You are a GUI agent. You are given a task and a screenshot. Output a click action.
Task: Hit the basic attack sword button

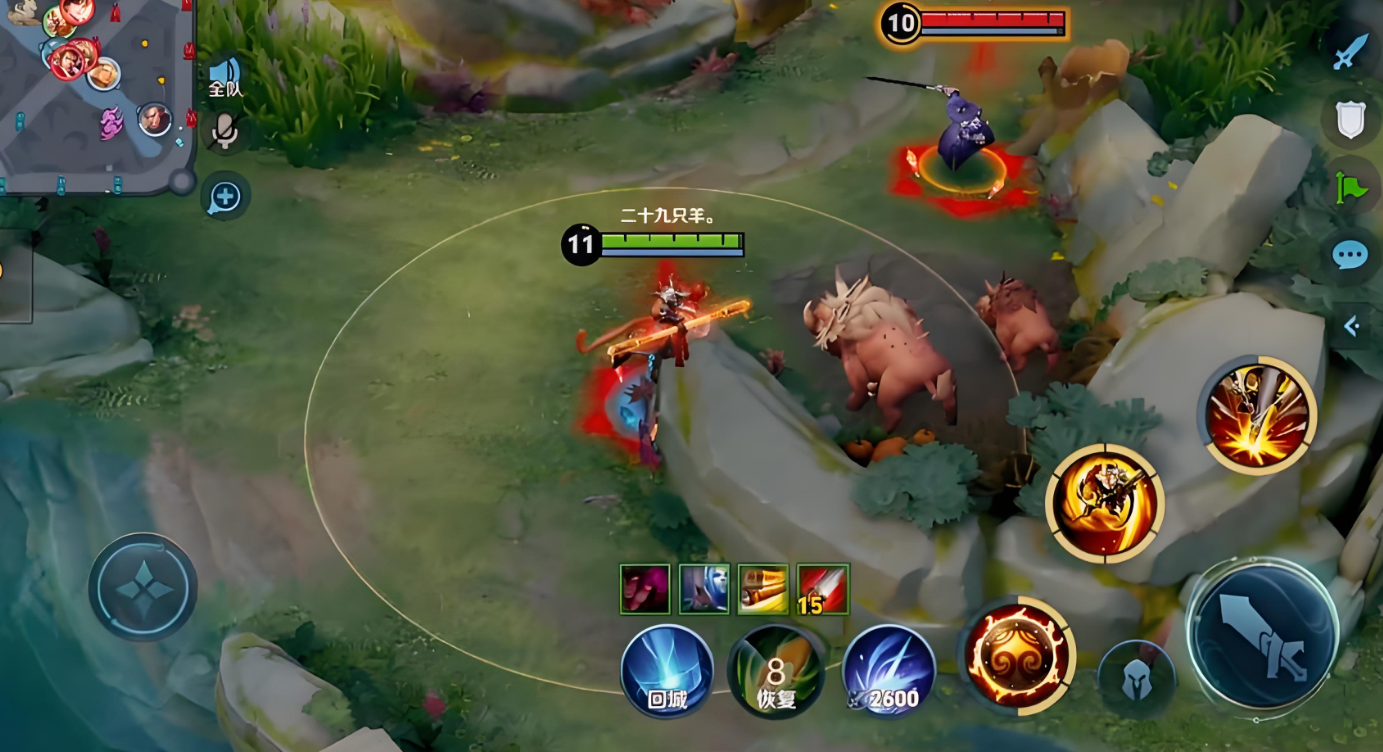1263,635
